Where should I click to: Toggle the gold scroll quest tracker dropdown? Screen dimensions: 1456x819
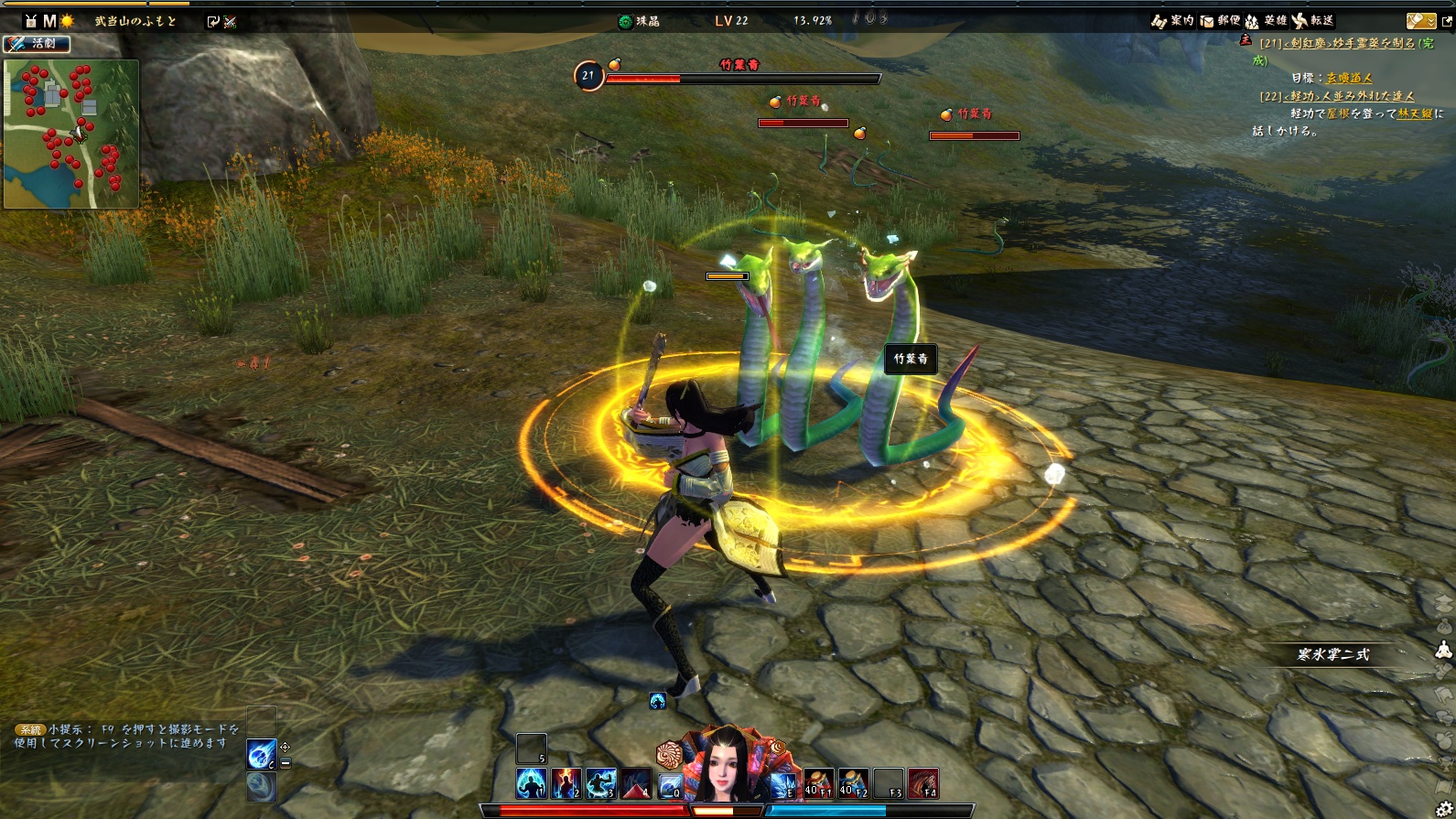point(1421,20)
